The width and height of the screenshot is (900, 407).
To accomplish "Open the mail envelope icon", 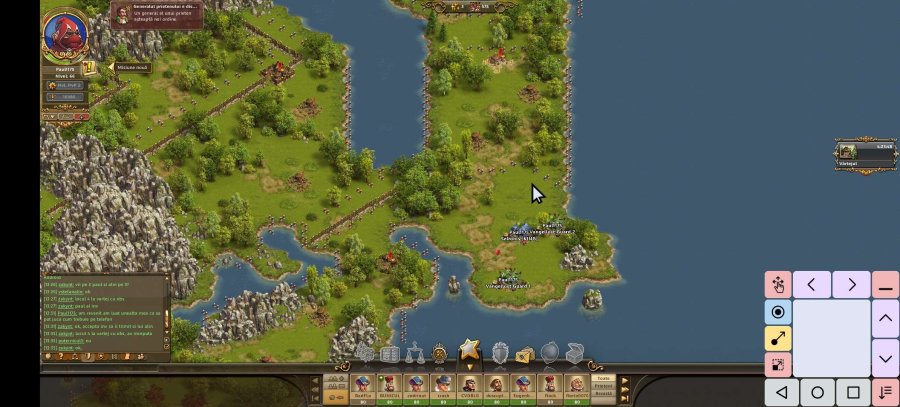I will click(524, 354).
